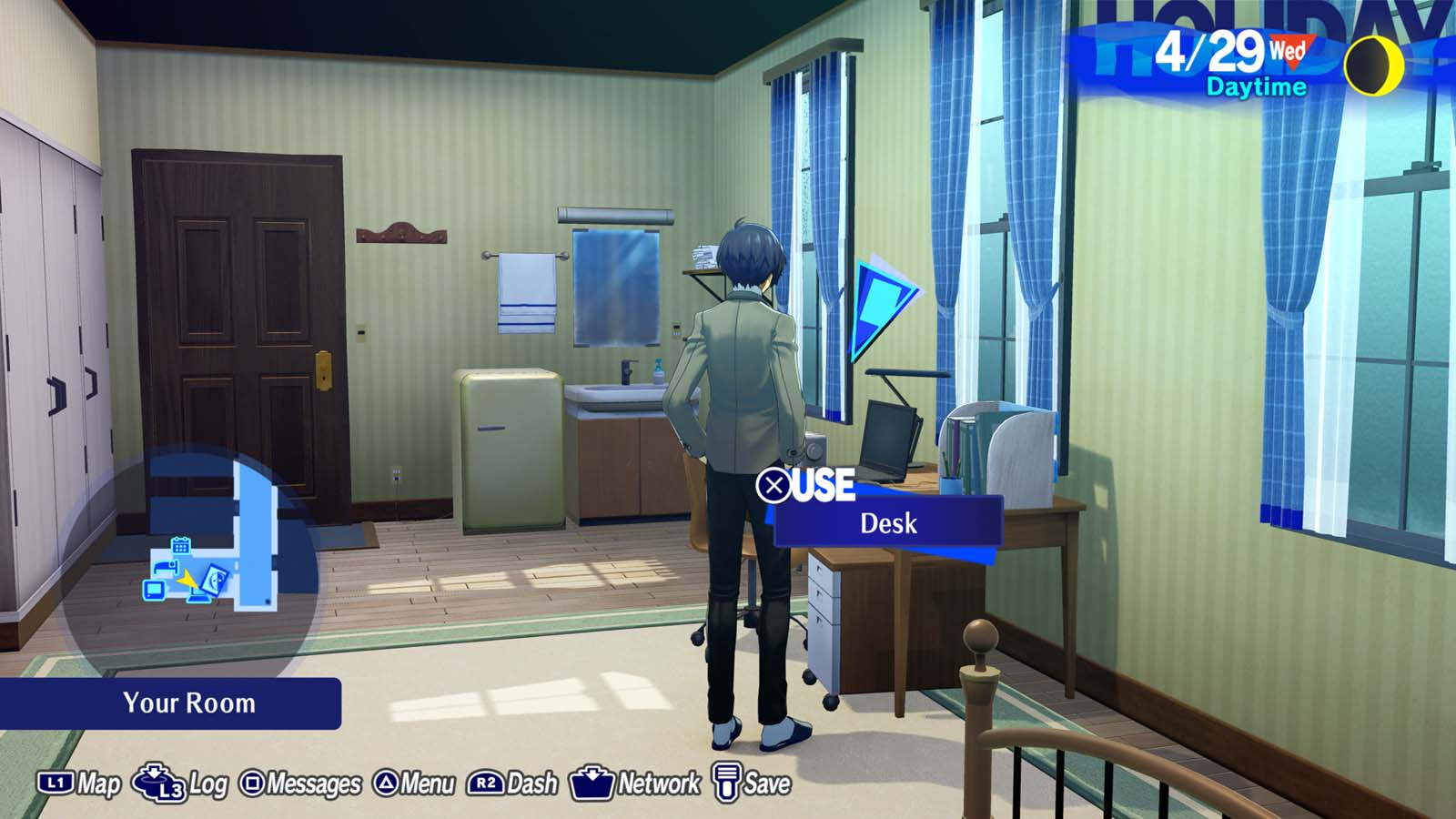Select the calendar icon on the minimap
This screenshot has width=1456, height=819.
(181, 546)
